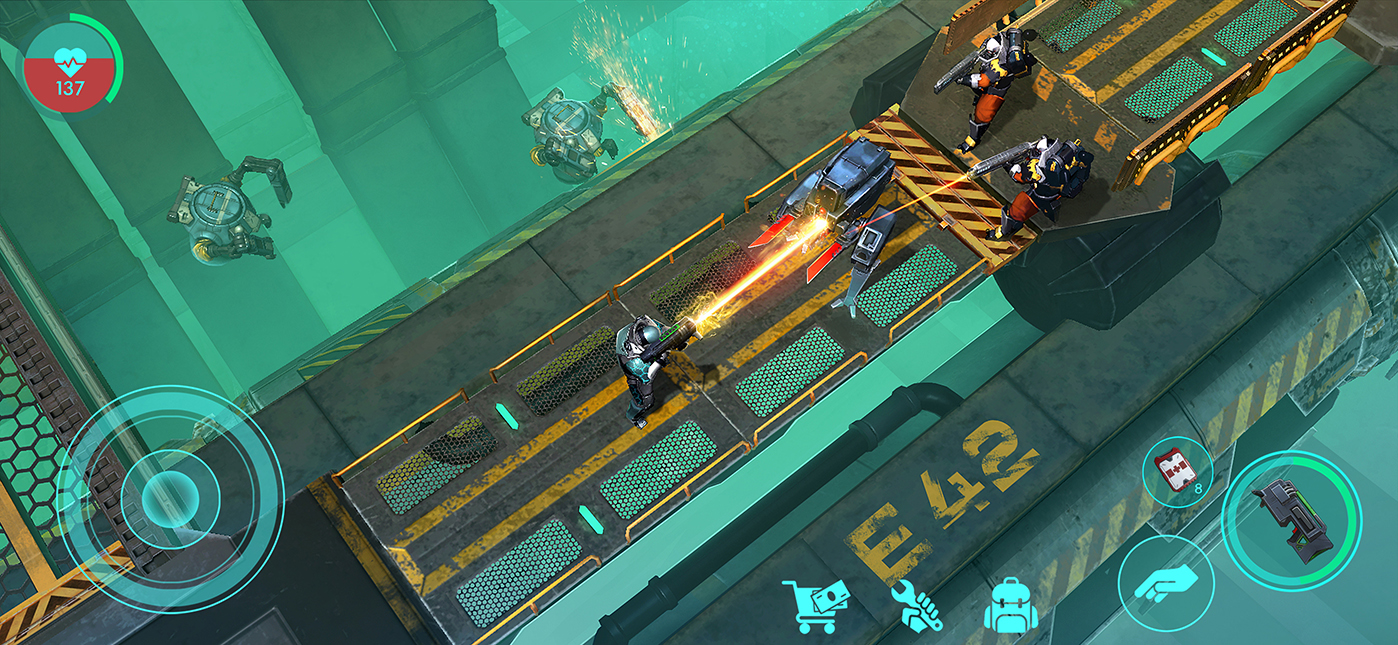Image resolution: width=1398 pixels, height=645 pixels.
Task: Open the backpack inventory
Action: 1011,605
